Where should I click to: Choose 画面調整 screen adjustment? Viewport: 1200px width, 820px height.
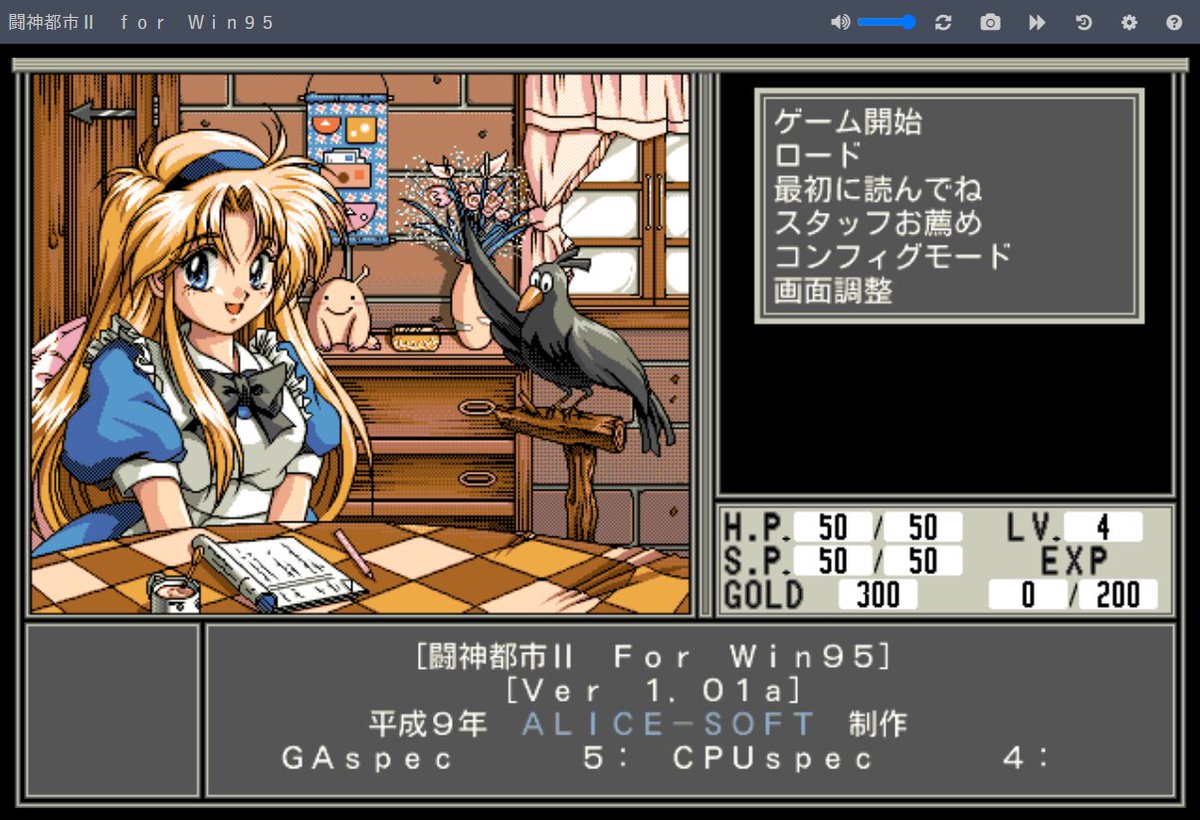click(x=832, y=291)
